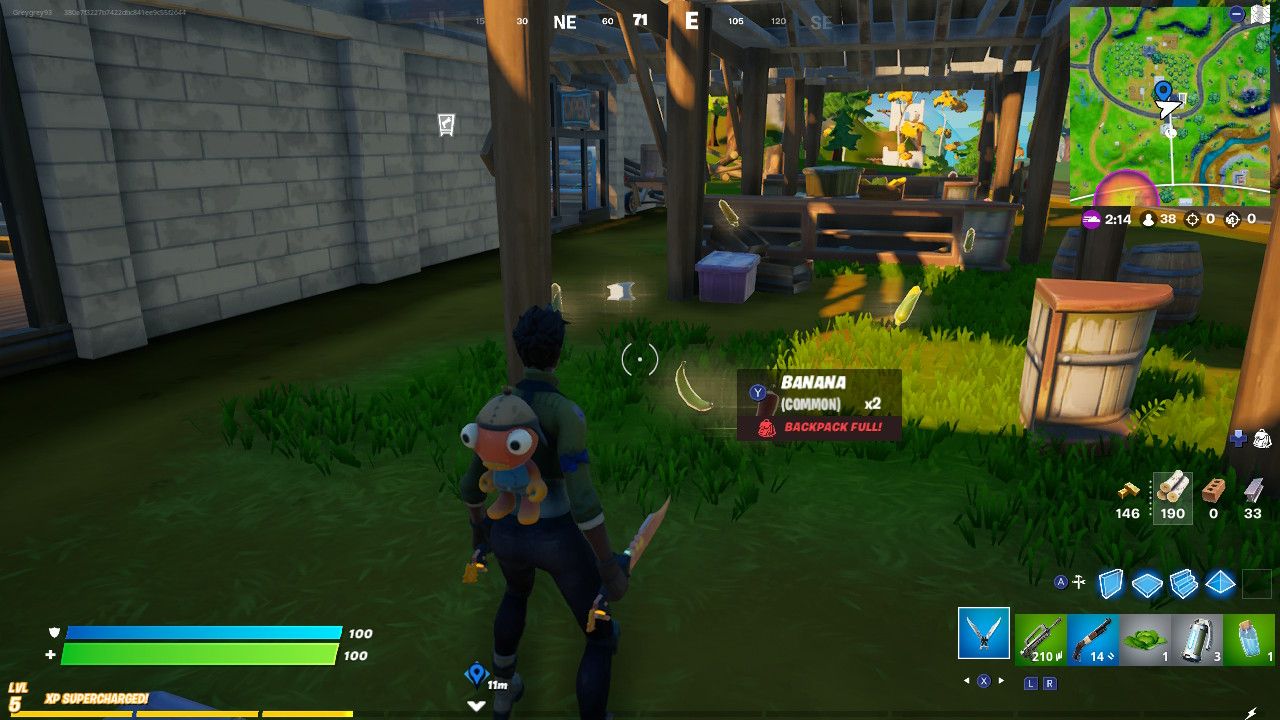Select the floor build piece
The width and height of the screenshot is (1280, 720).
(1146, 585)
